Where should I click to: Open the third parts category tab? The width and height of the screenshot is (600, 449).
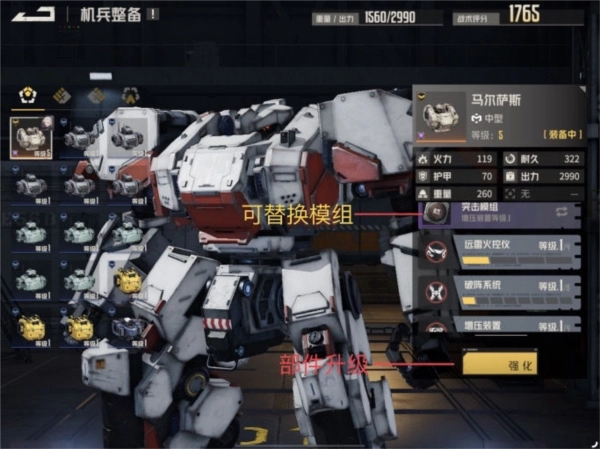[96, 96]
